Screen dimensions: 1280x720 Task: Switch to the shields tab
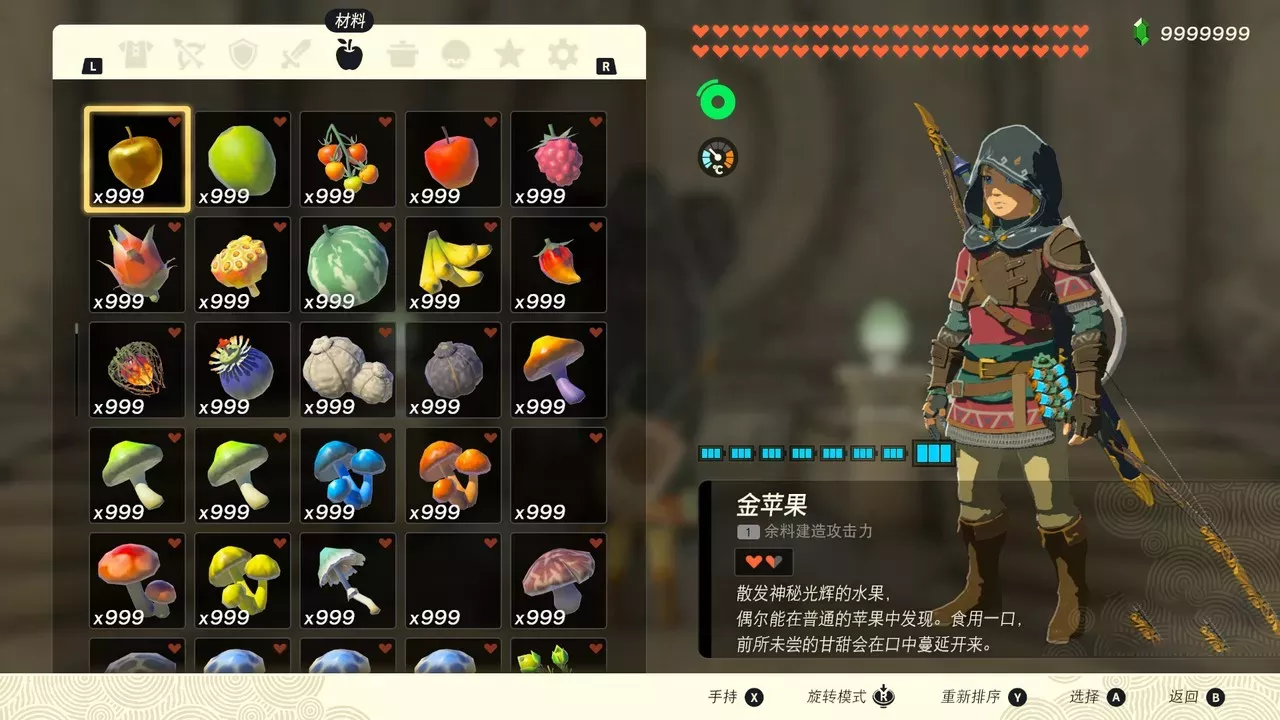tap(243, 54)
